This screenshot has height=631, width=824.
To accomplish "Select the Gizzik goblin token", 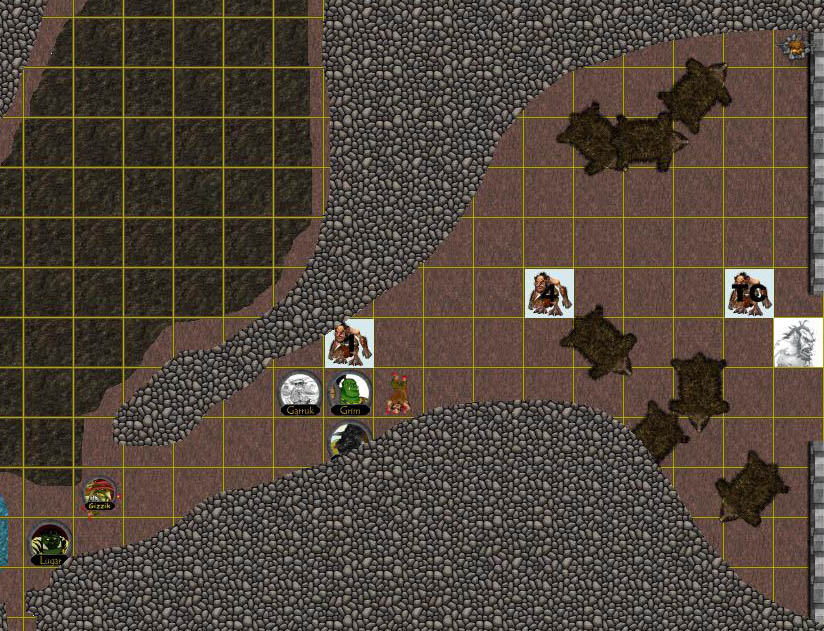I will pyautogui.click(x=100, y=493).
